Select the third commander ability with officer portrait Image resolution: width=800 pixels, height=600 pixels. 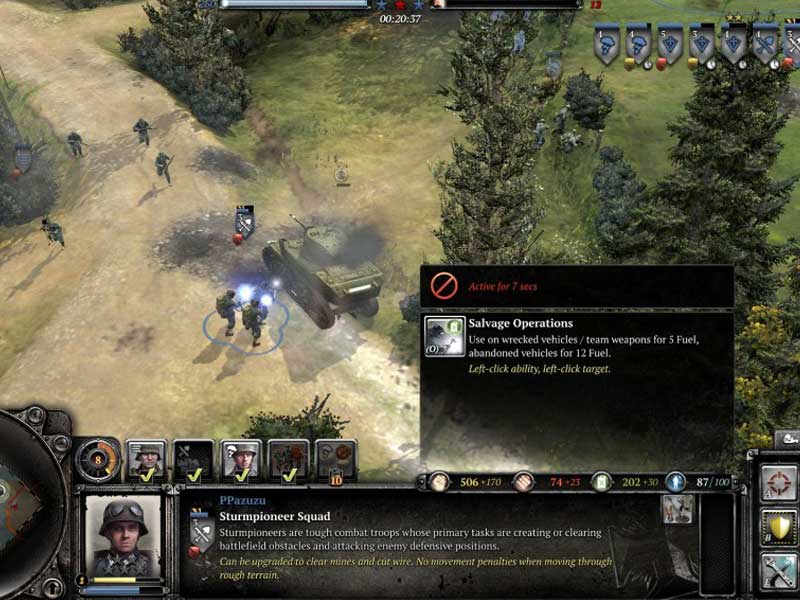(242, 459)
